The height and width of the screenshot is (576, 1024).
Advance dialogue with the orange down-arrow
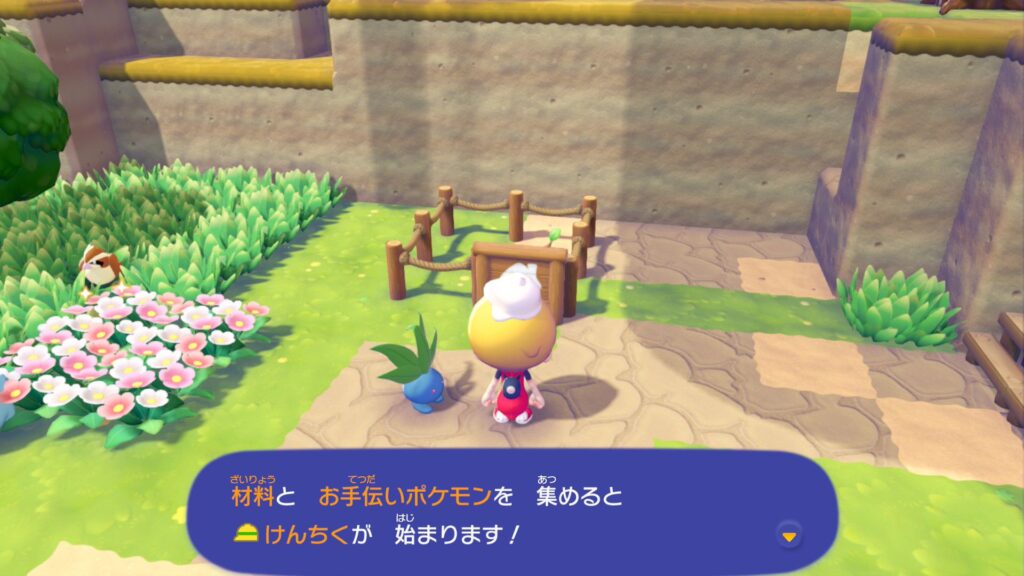click(790, 537)
